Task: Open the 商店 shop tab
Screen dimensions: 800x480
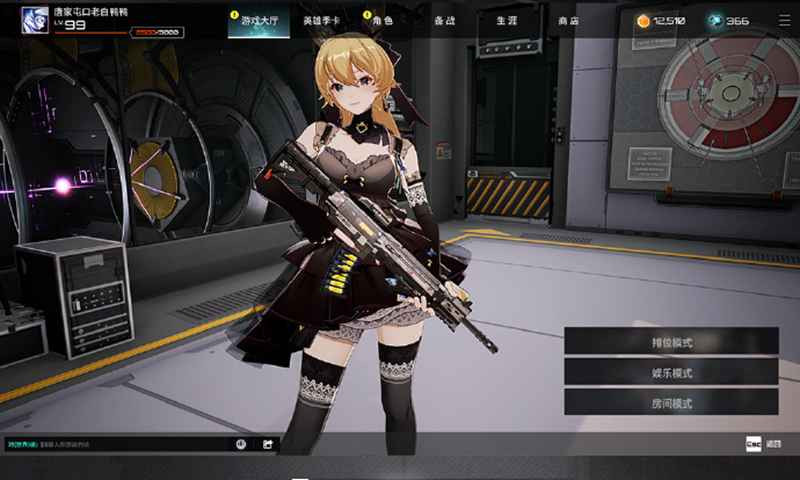Action: 567,21
